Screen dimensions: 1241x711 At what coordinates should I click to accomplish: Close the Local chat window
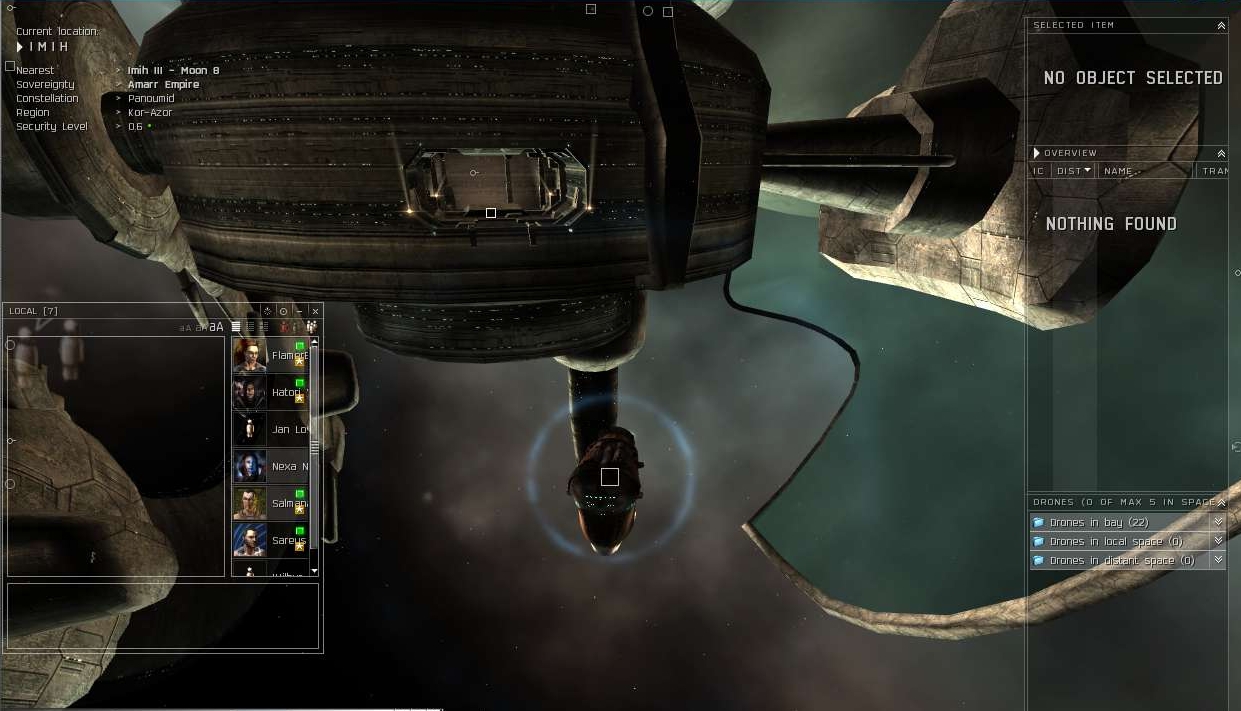(x=315, y=311)
